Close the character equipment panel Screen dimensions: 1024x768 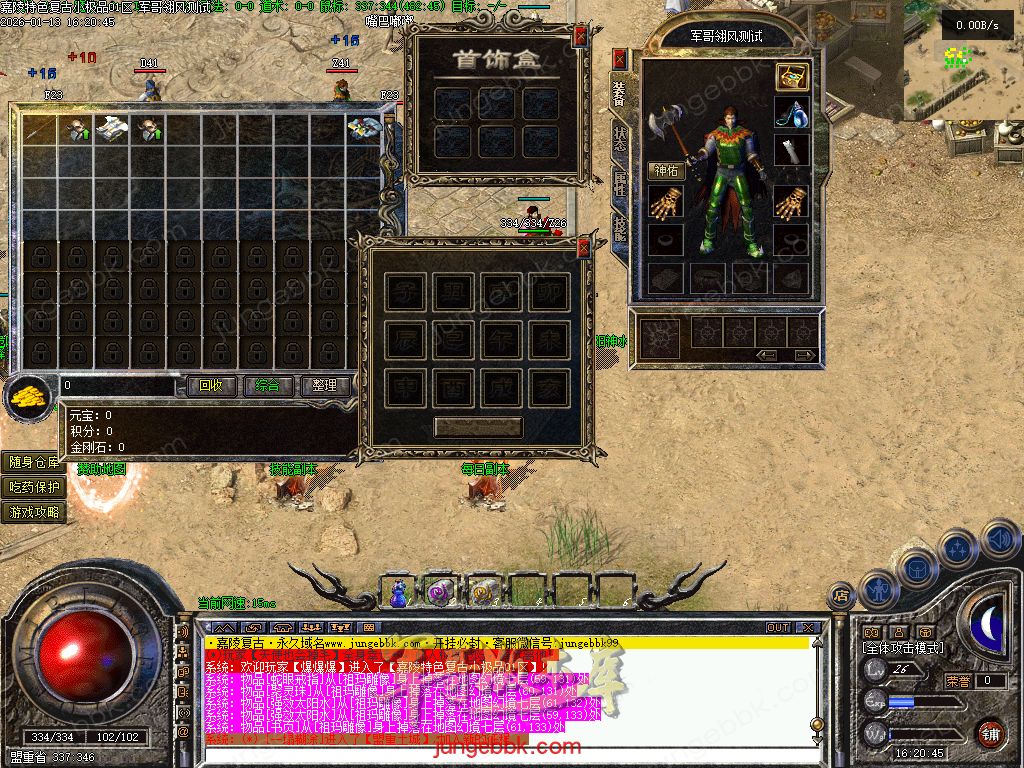coord(619,58)
